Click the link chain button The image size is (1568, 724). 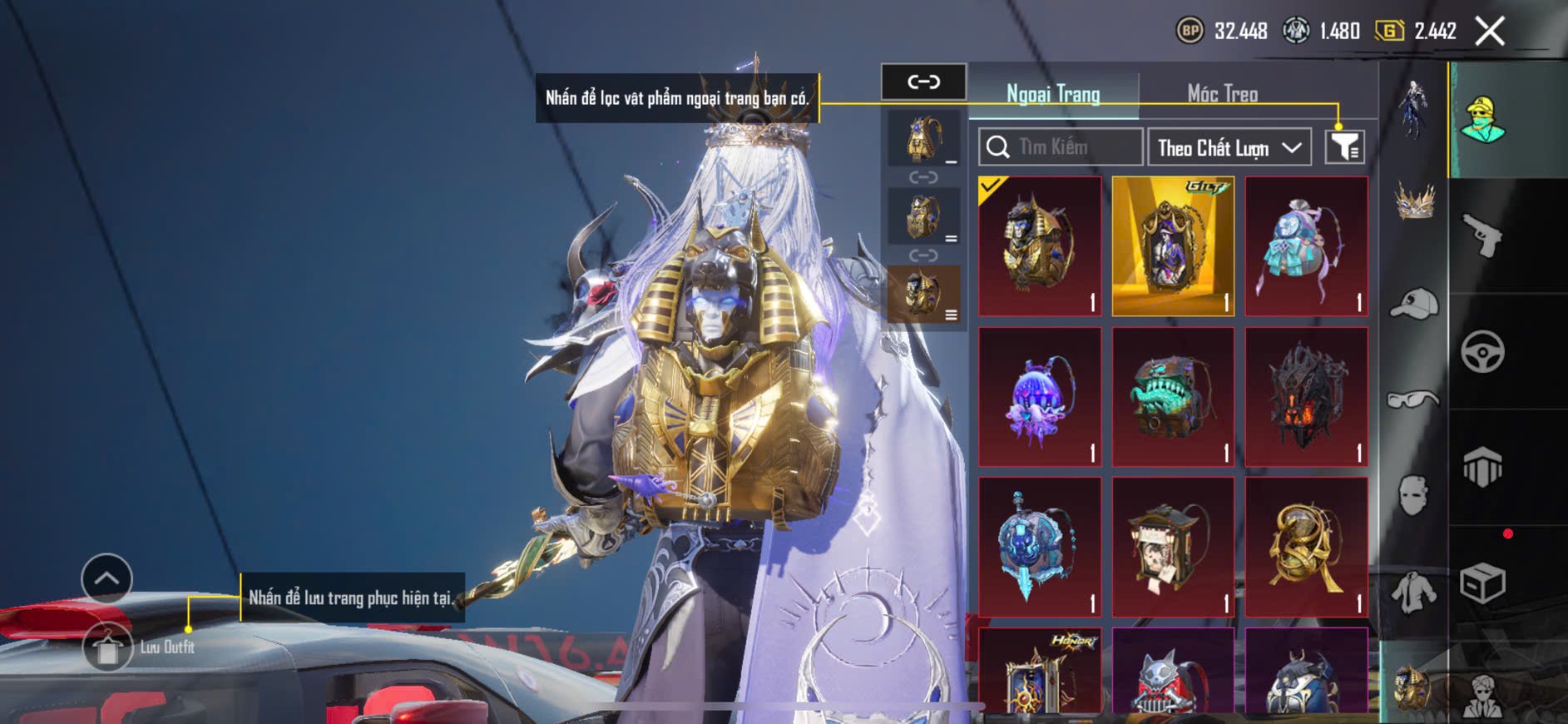pos(923,82)
